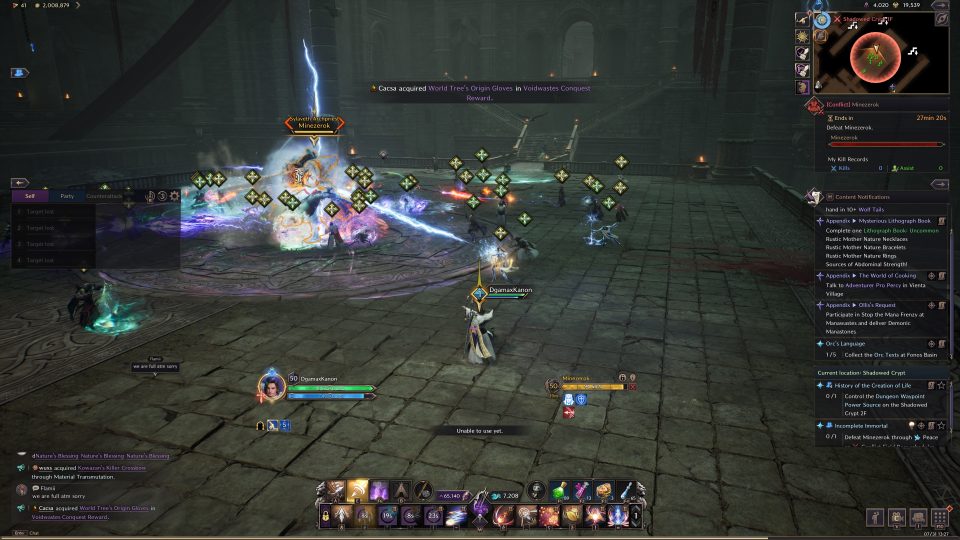The width and height of the screenshot is (960, 540).
Task: Collapse the target panel with arrow button
Action: [x=19, y=183]
